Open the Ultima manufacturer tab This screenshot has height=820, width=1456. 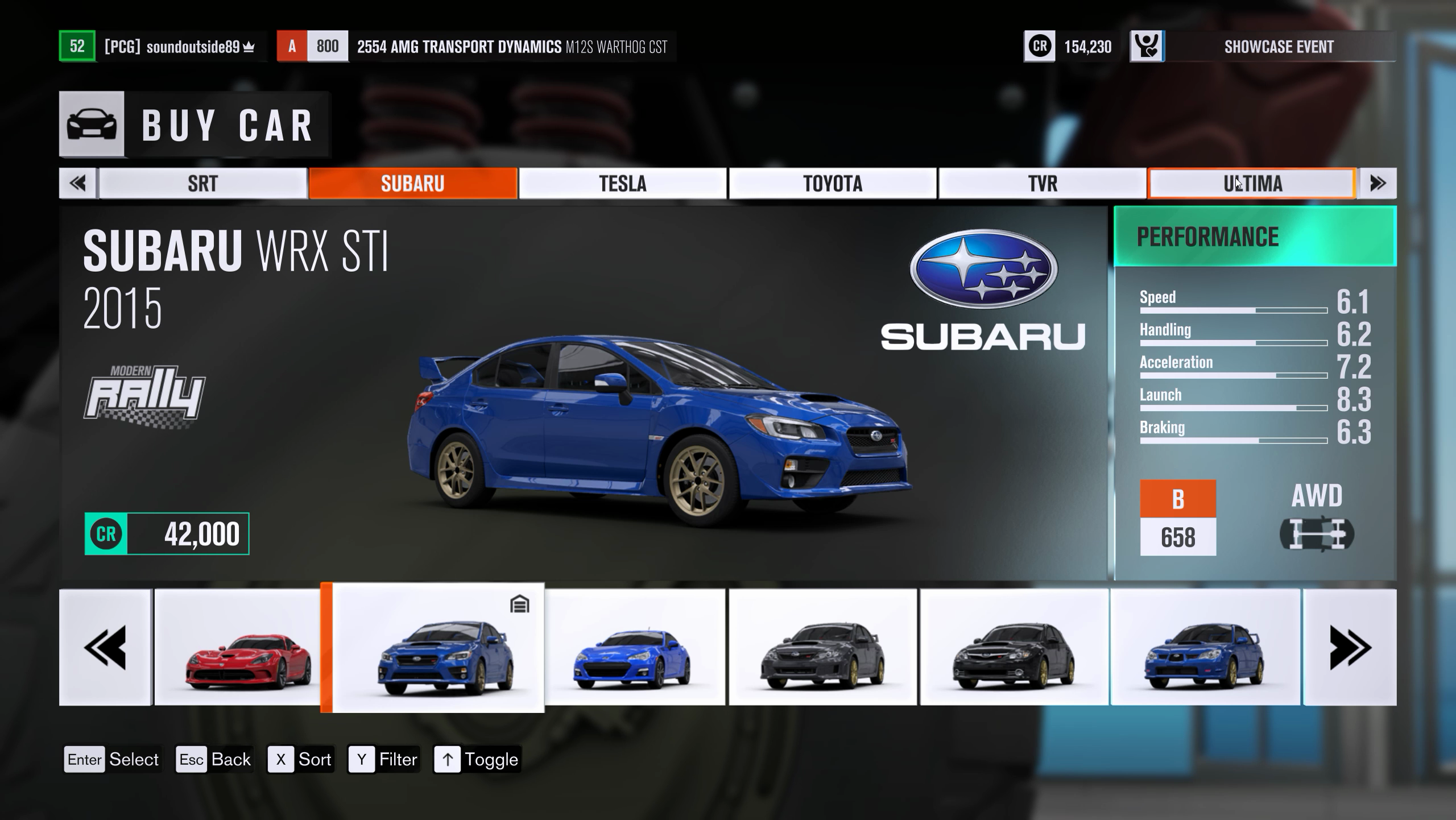pos(1252,183)
